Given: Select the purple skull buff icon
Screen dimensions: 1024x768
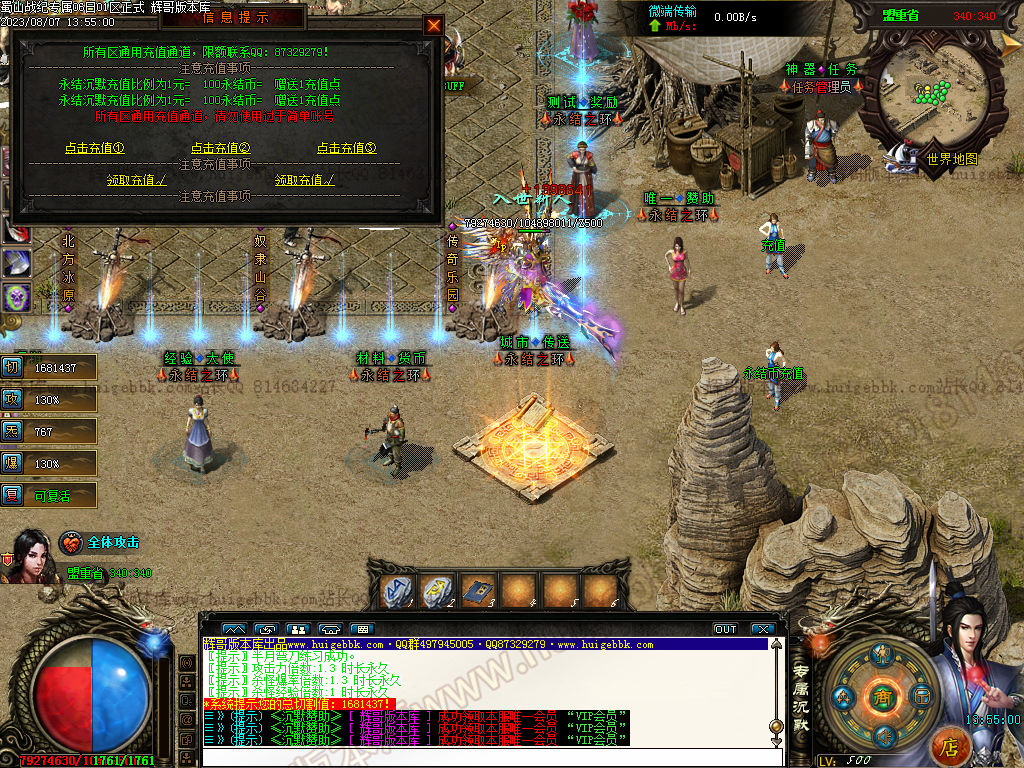Looking at the screenshot, I should 17,297.
